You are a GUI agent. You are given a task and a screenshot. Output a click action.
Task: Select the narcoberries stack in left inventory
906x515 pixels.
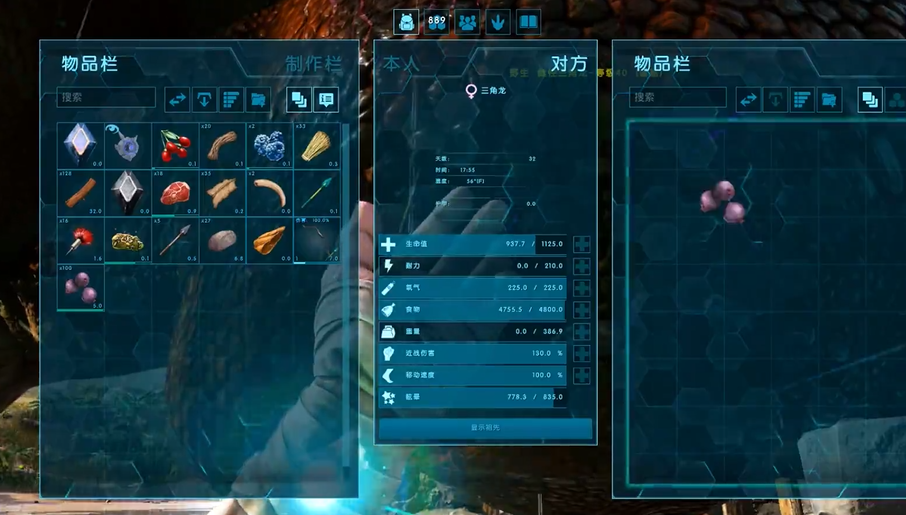pos(81,288)
